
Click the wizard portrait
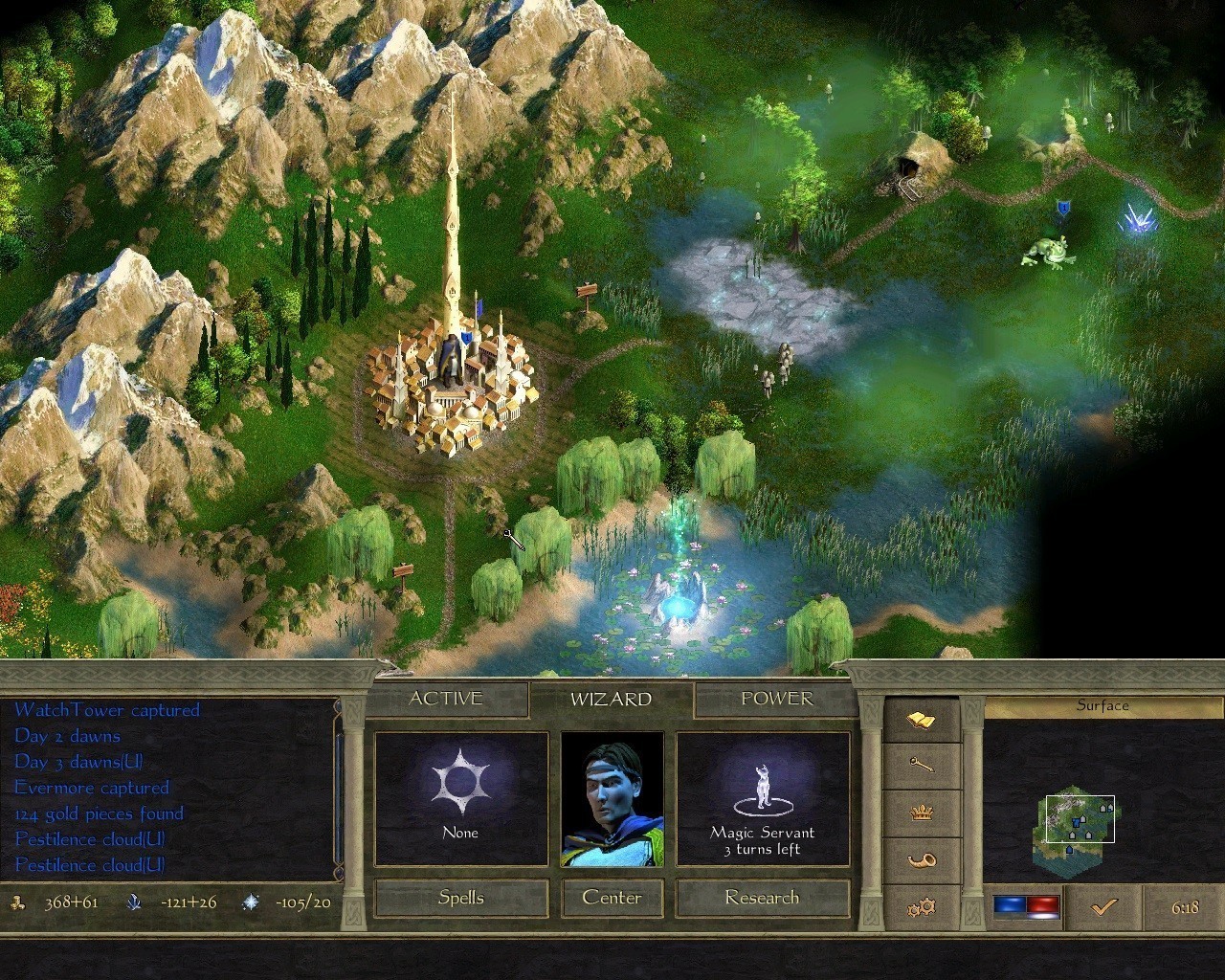point(612,799)
